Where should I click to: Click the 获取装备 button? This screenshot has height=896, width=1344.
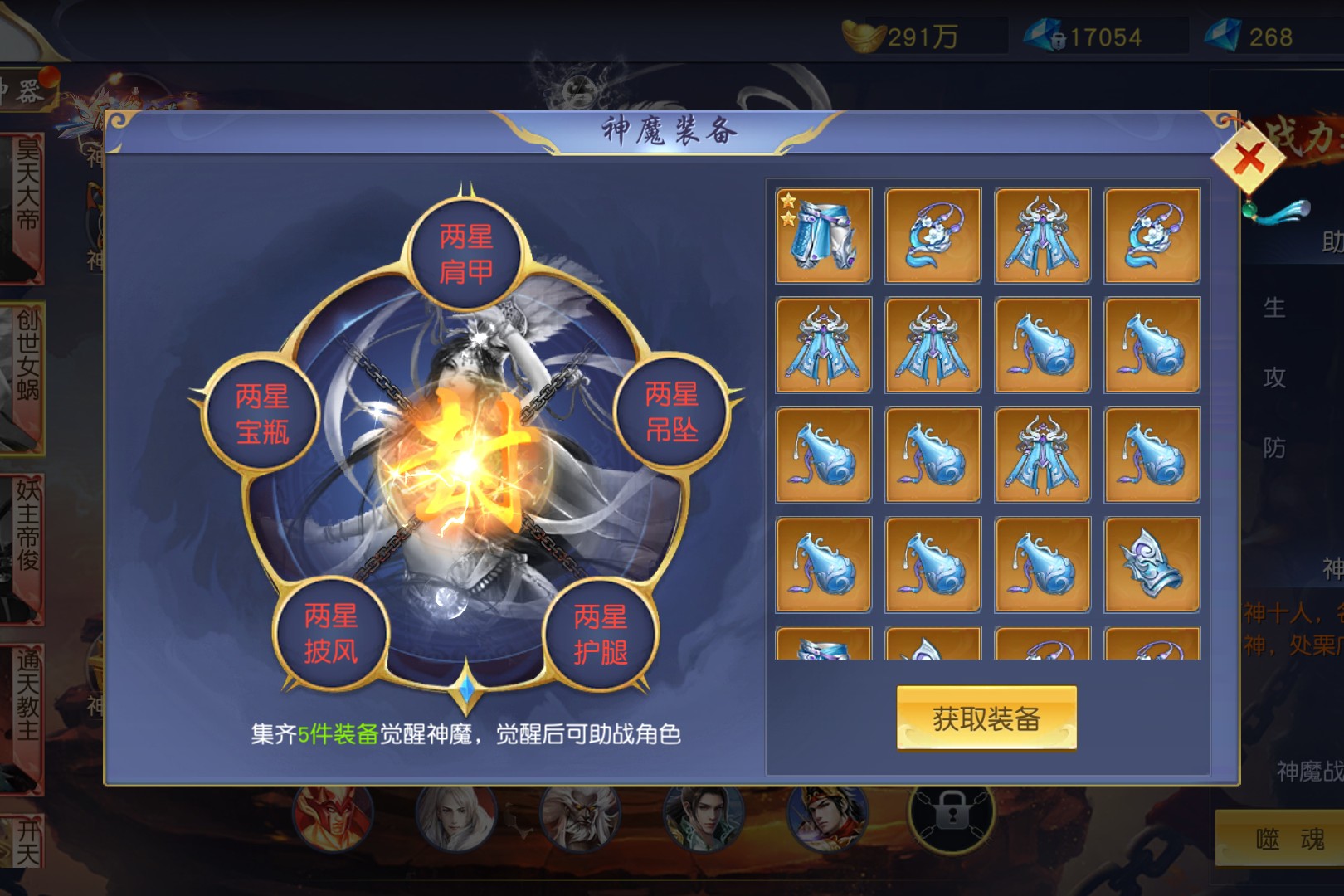[986, 718]
